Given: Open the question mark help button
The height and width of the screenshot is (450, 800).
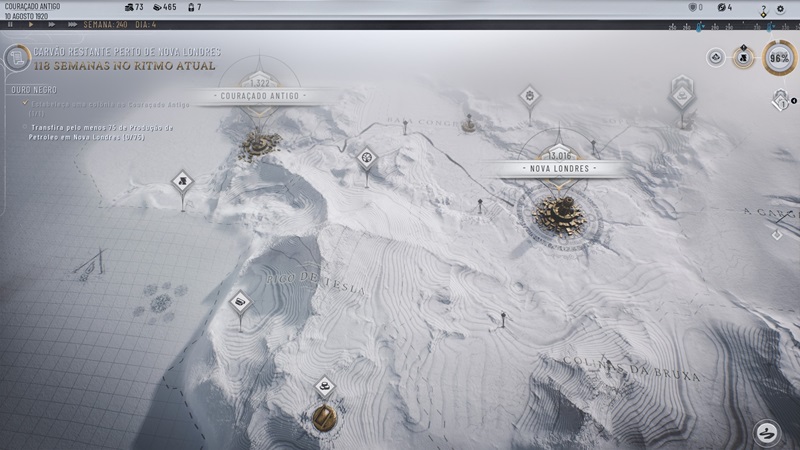Looking at the screenshot, I should tap(763, 9).
